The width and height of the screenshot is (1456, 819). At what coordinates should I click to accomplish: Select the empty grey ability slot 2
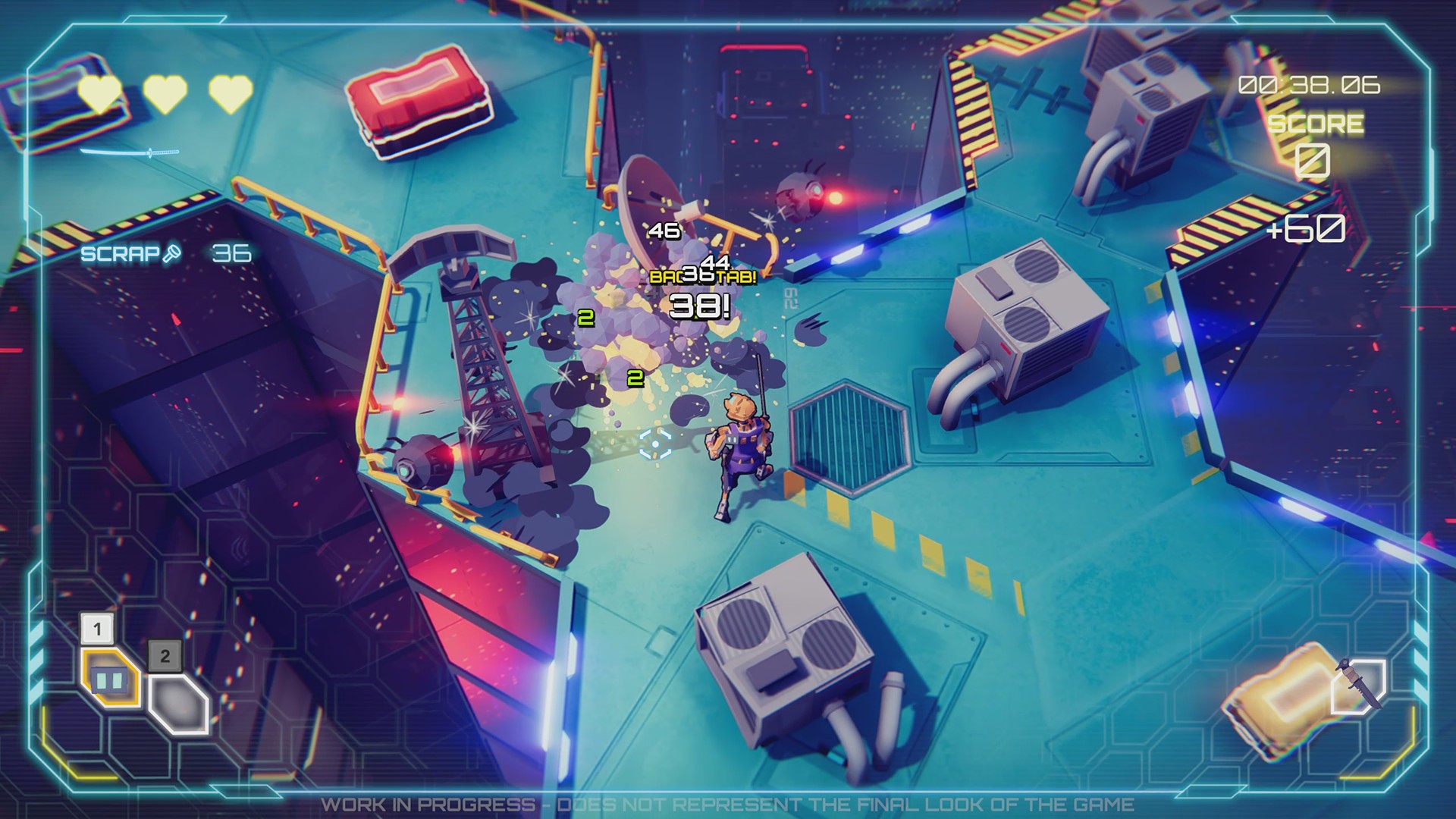coord(178,704)
